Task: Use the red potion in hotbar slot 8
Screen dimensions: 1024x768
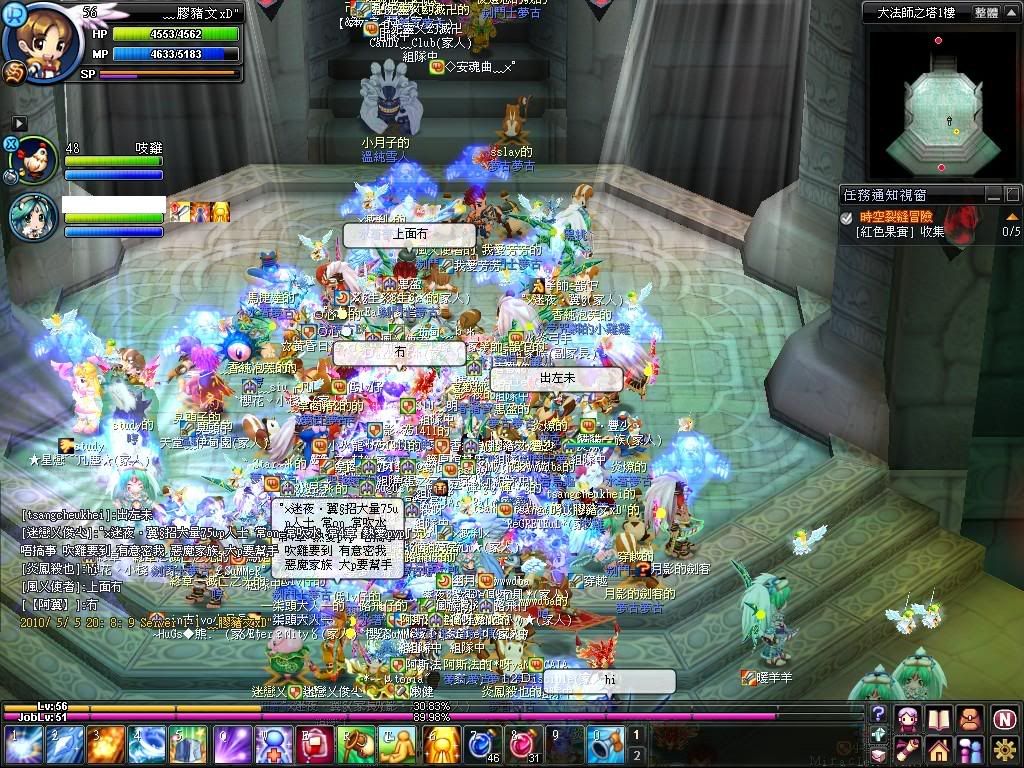Action: click(x=521, y=745)
